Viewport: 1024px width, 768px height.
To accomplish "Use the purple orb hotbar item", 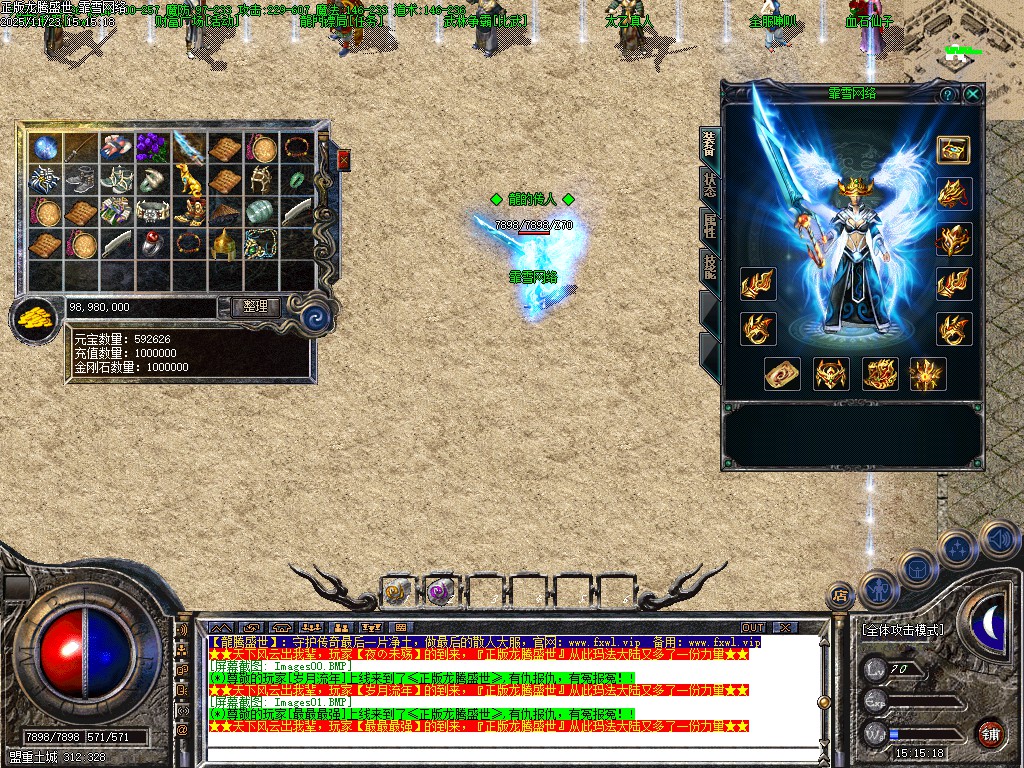I will pos(439,593).
